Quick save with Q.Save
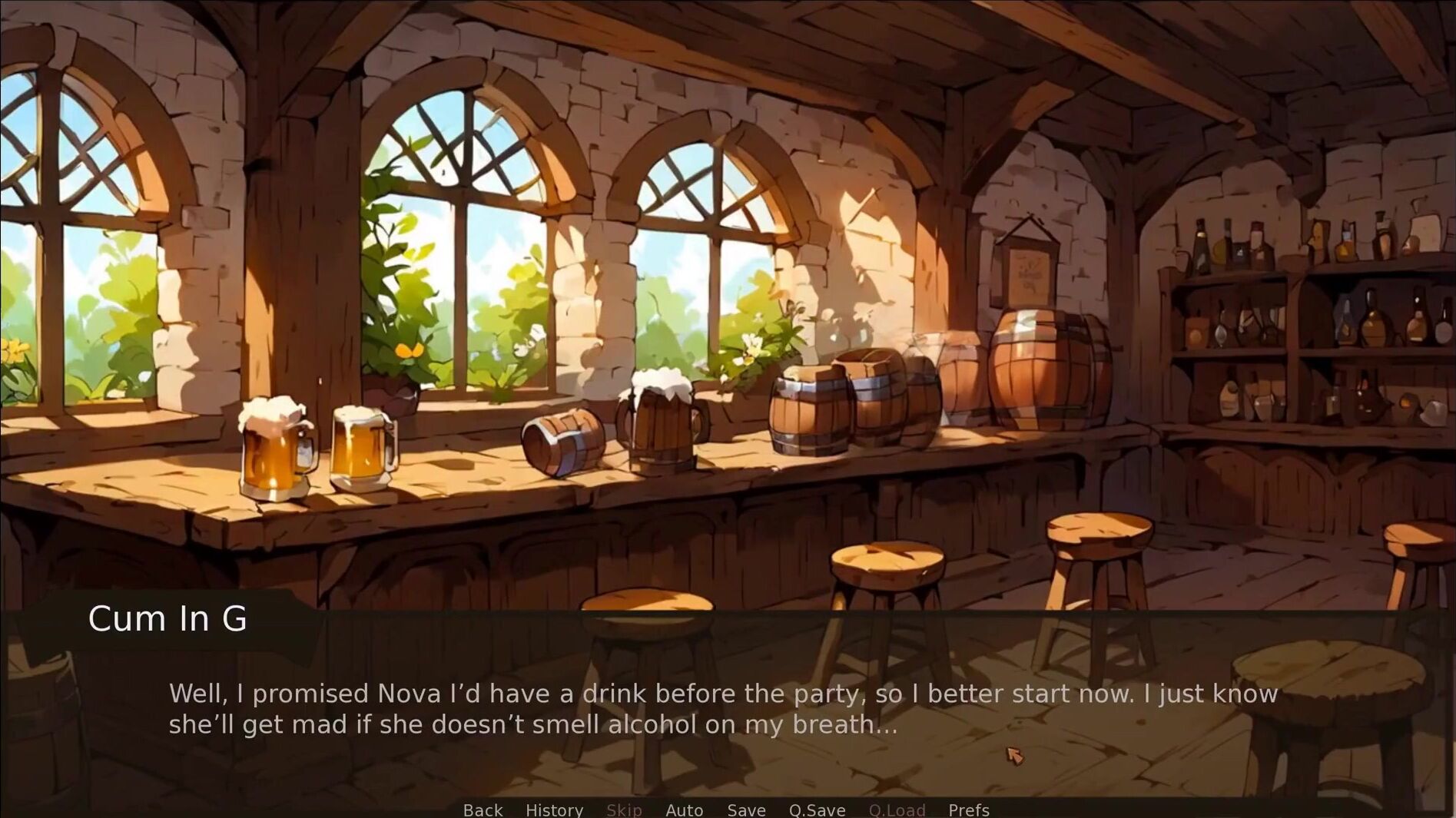The width and height of the screenshot is (1456, 818). (817, 810)
